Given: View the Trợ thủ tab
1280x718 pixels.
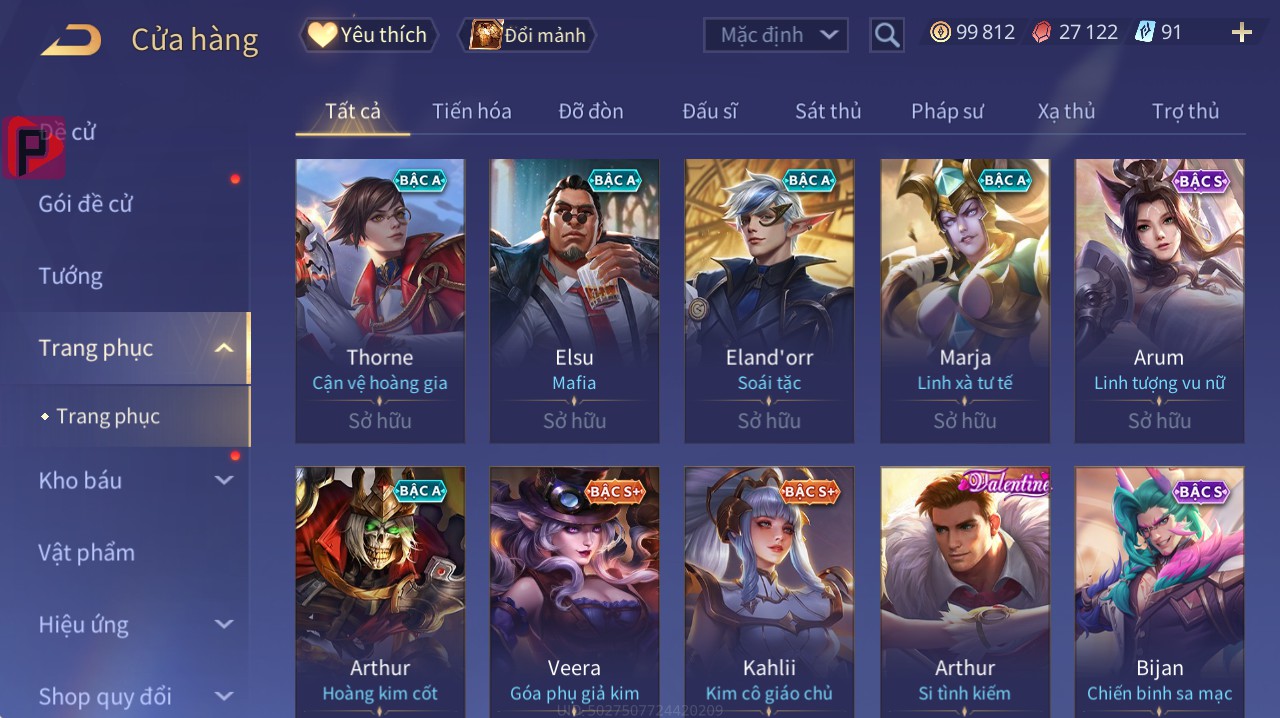Looking at the screenshot, I should click(1185, 111).
